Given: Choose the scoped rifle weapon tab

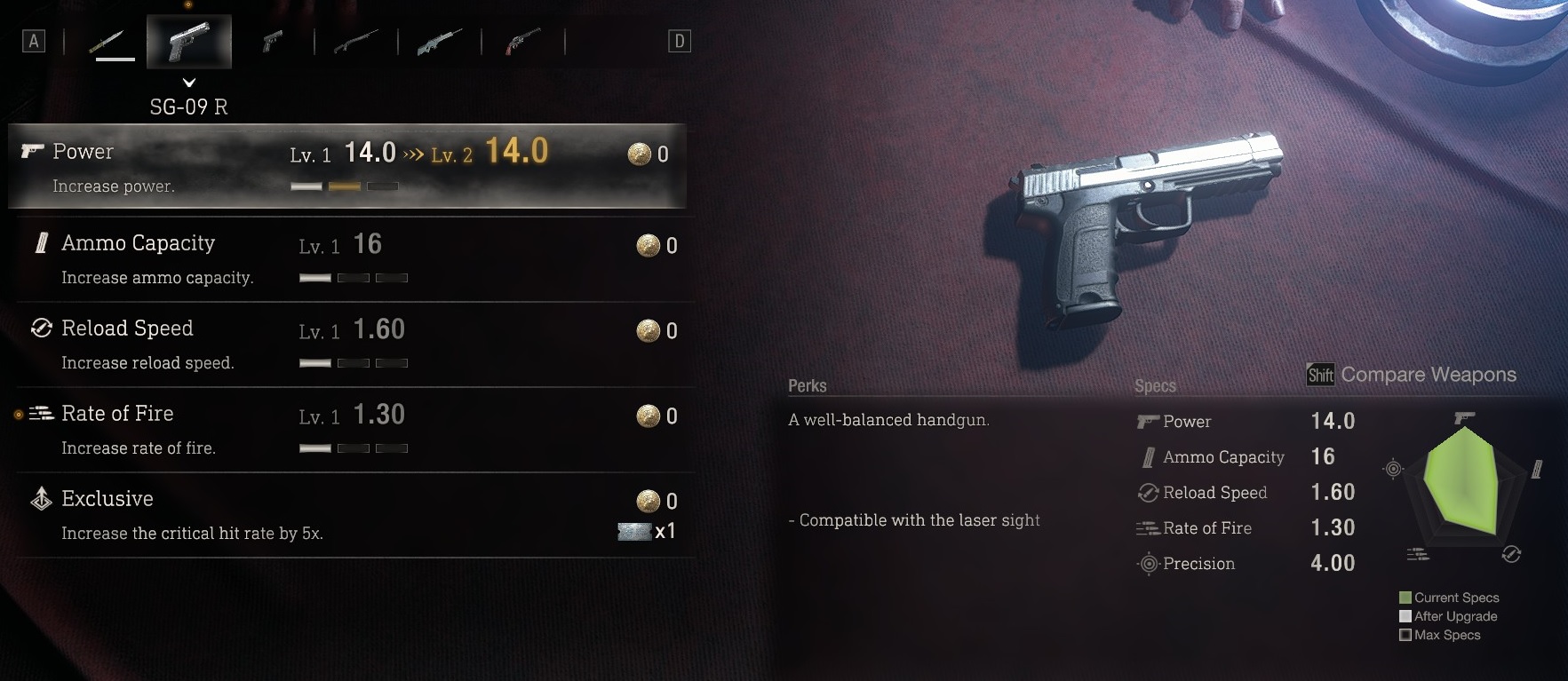Looking at the screenshot, I should click(439, 42).
